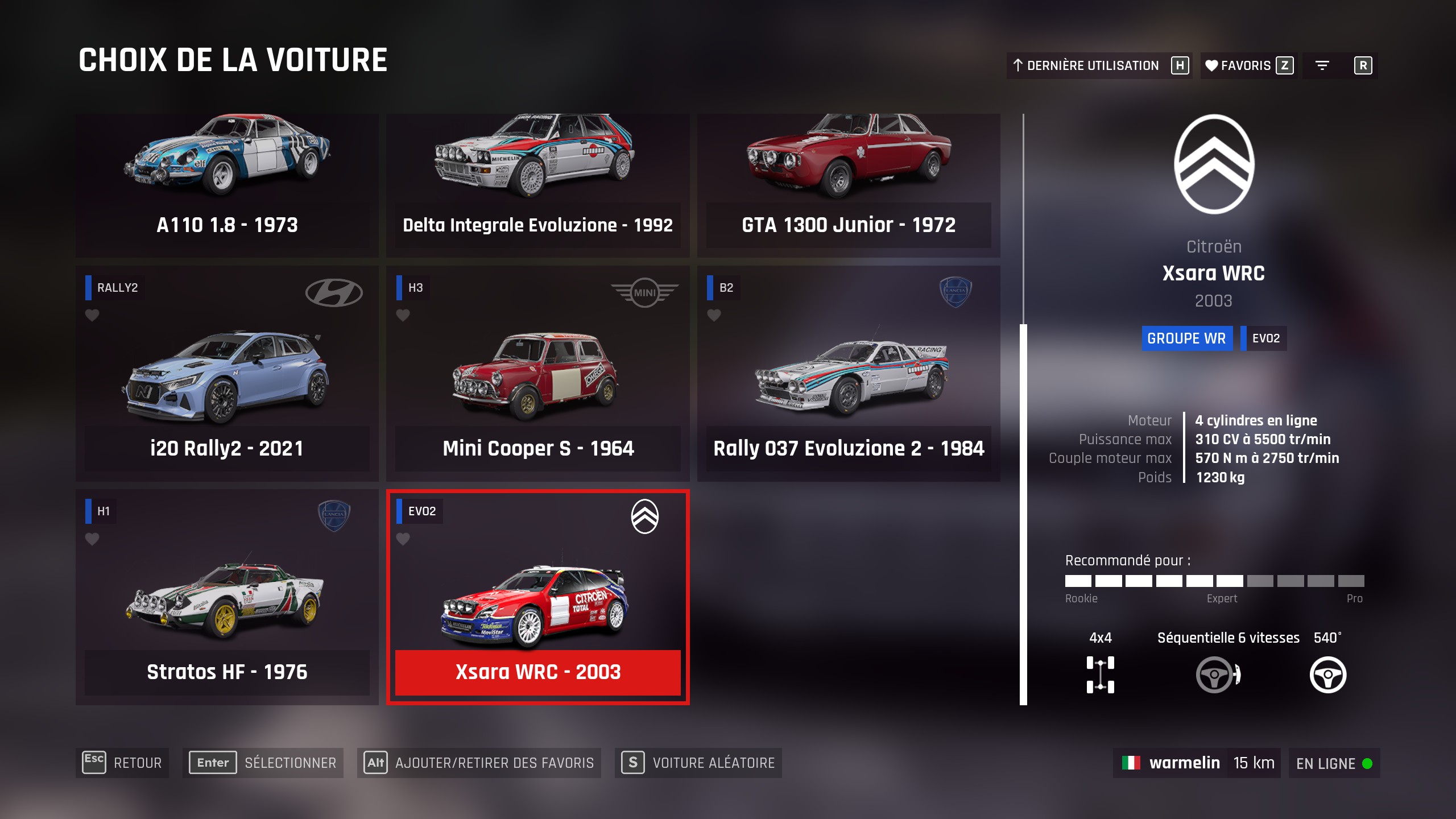Confirm with the Sélectionner button
Image resolution: width=1456 pixels, height=819 pixels.
[x=263, y=763]
